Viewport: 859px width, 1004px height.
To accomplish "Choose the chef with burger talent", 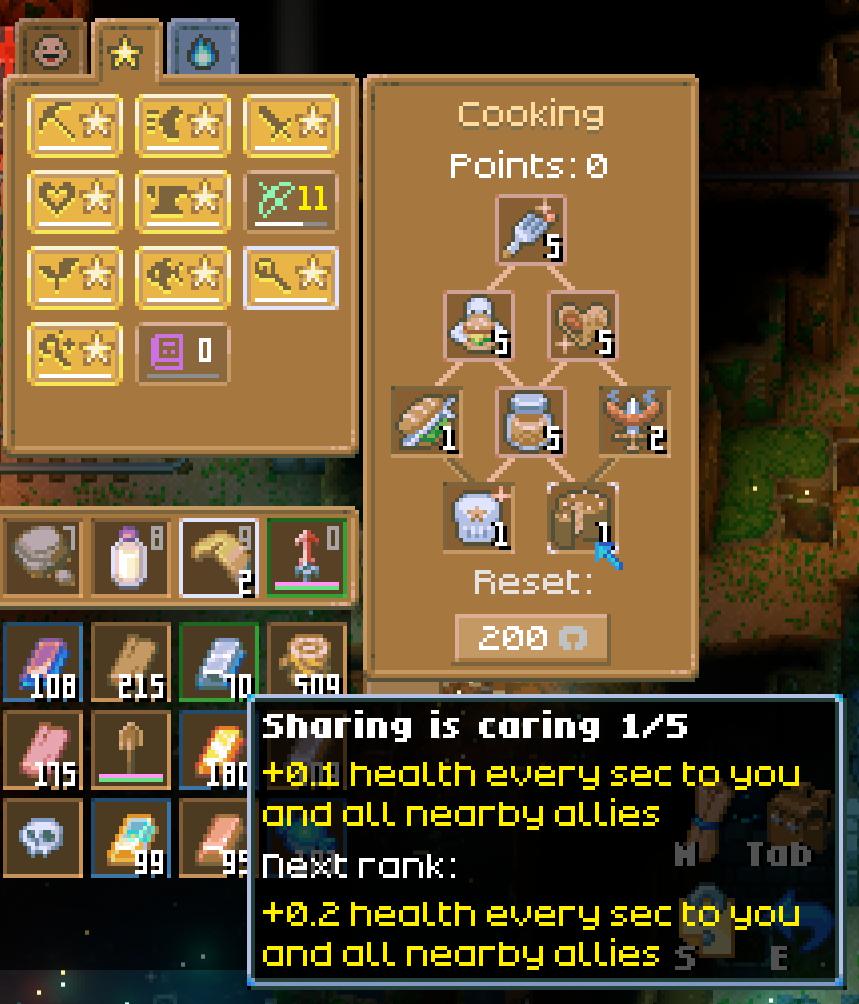I will [479, 325].
